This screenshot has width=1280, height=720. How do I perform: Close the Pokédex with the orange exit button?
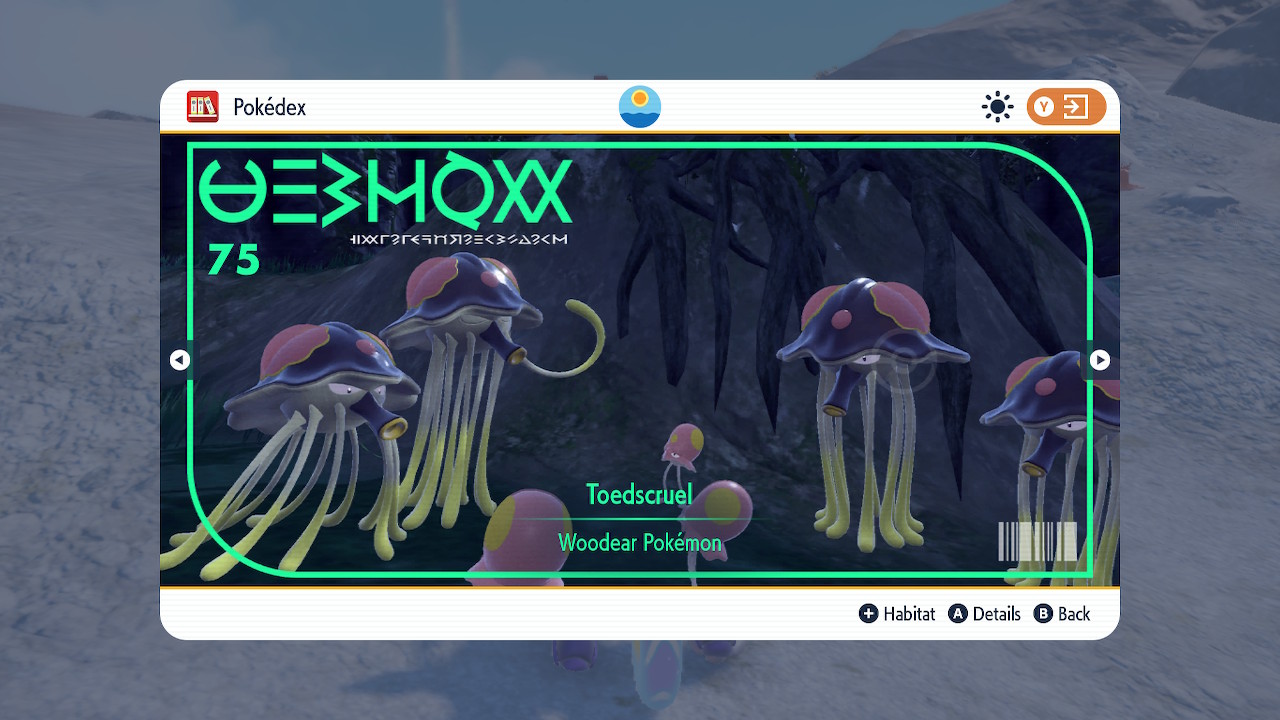(1066, 107)
